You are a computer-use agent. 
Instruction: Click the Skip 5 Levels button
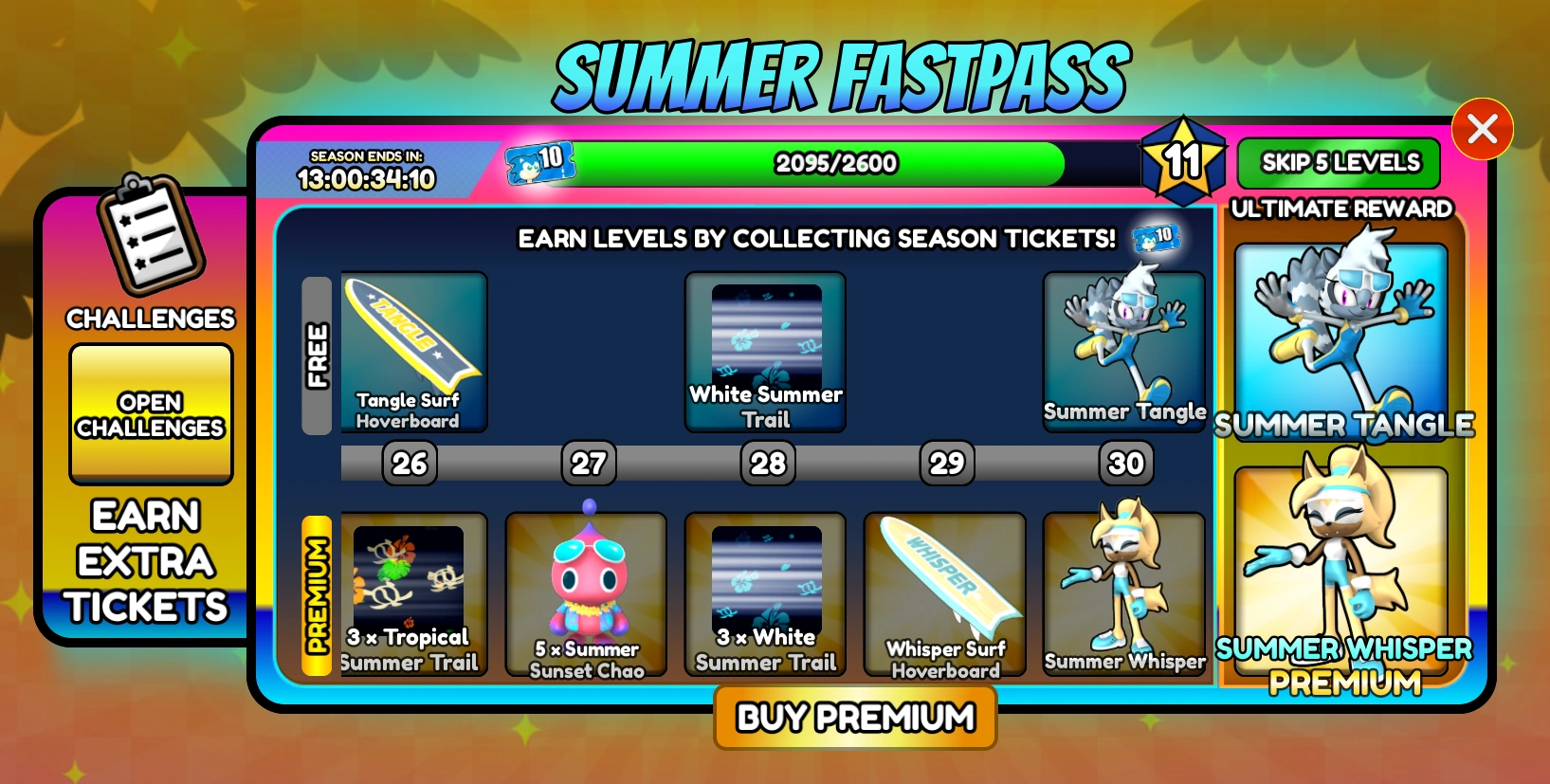(1340, 163)
